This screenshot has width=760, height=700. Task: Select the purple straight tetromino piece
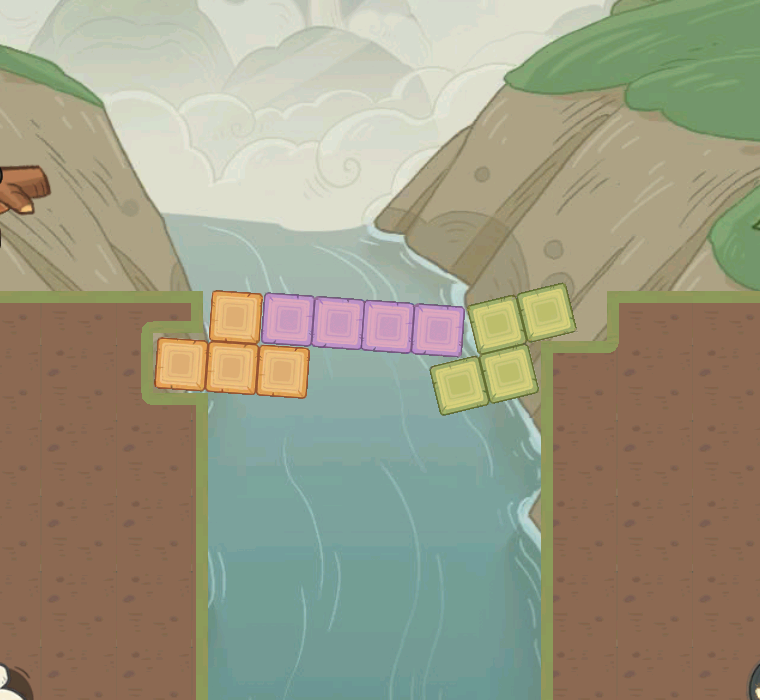tap(363, 326)
